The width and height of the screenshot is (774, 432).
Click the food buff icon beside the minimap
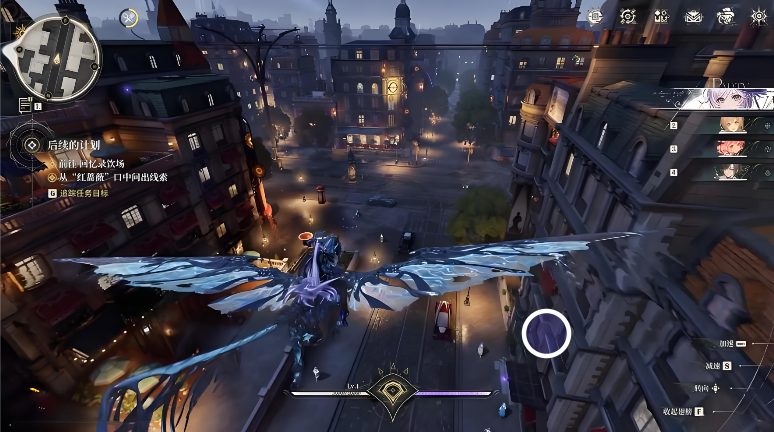coord(129,17)
